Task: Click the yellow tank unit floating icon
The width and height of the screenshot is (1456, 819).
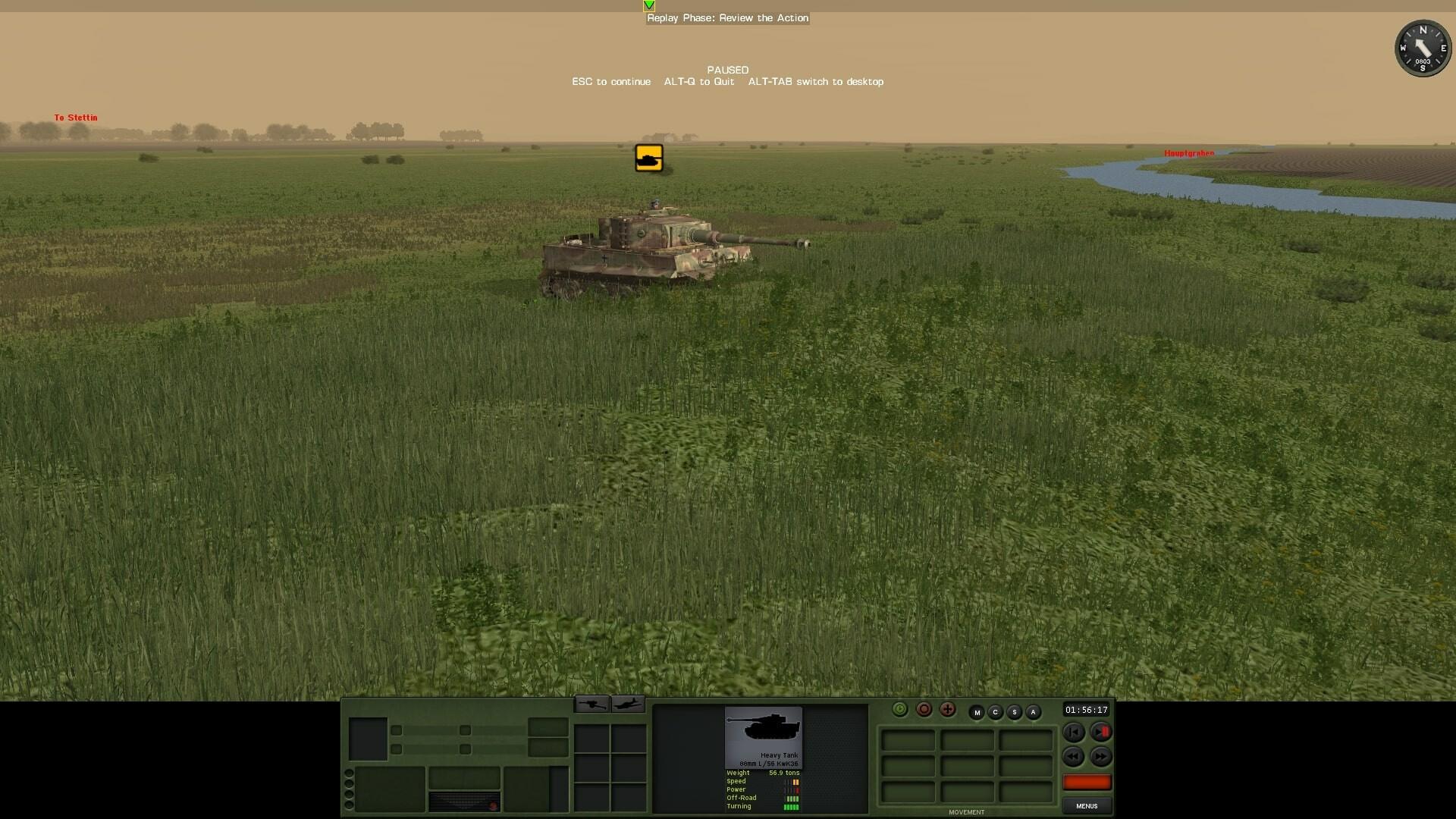Action: click(649, 158)
